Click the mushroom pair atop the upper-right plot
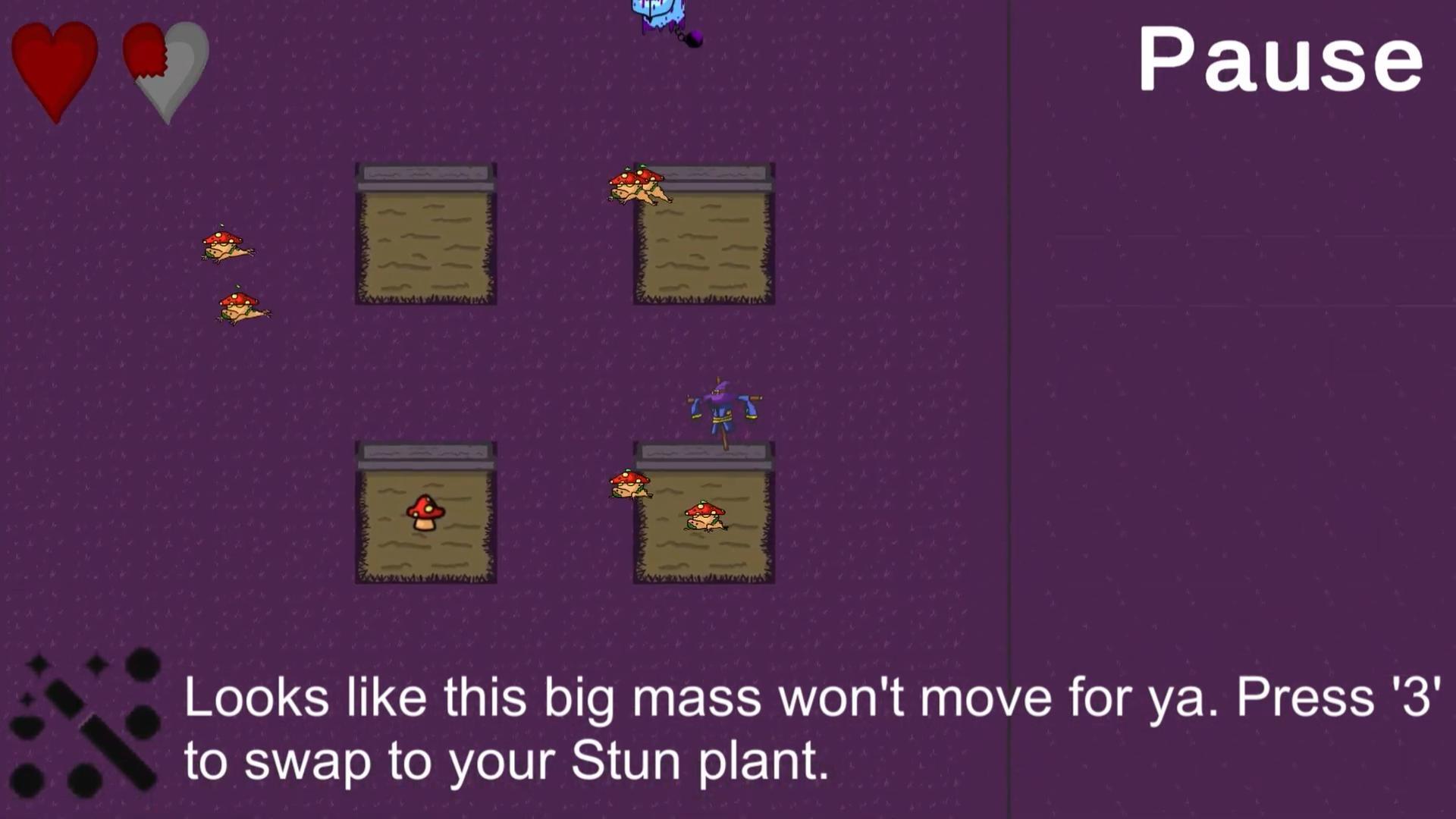 pos(639,186)
